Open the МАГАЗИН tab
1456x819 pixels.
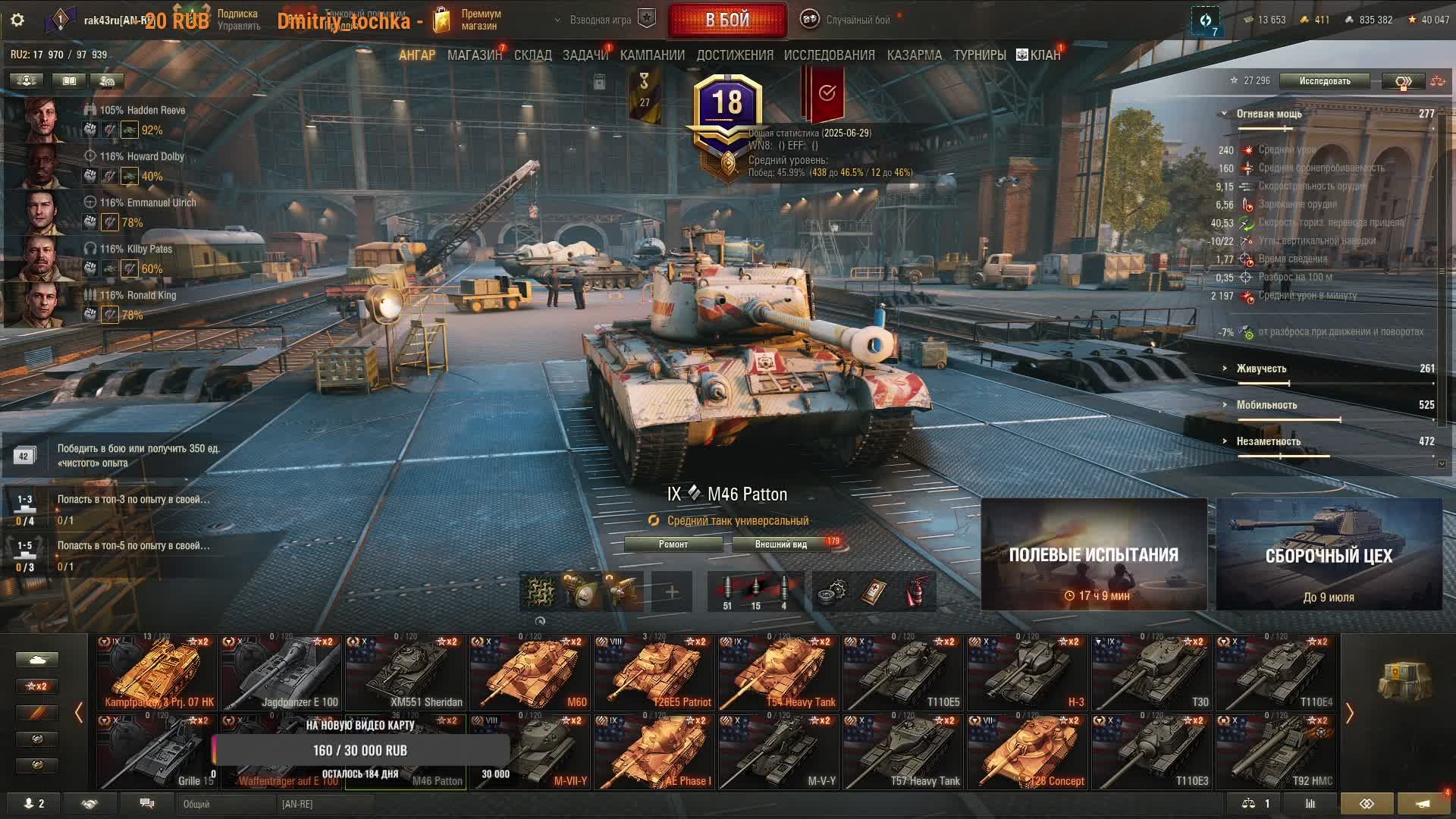pos(474,55)
